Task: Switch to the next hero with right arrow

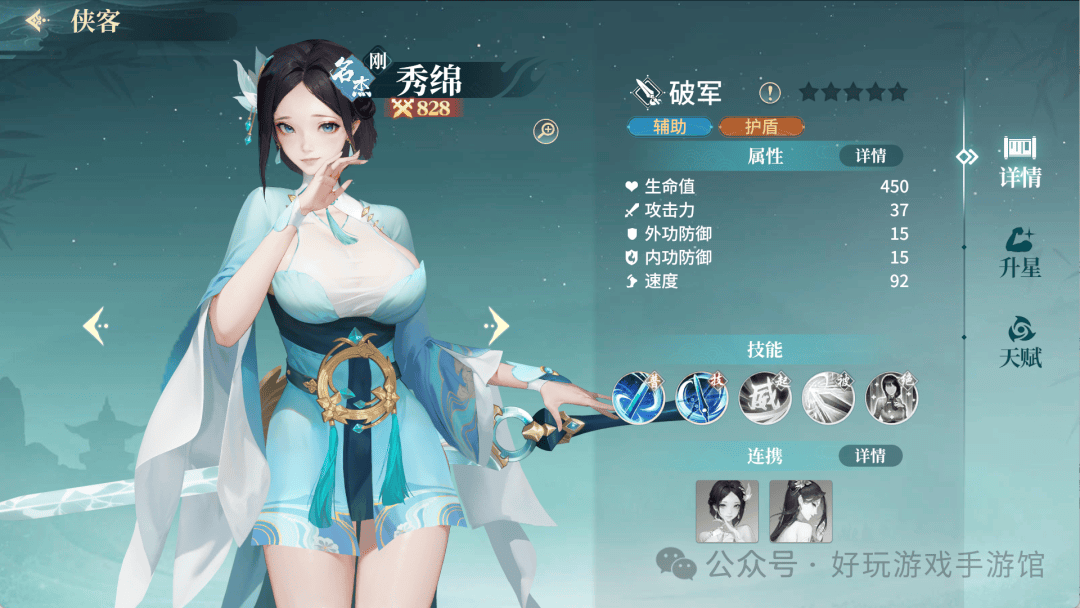Action: tap(496, 324)
